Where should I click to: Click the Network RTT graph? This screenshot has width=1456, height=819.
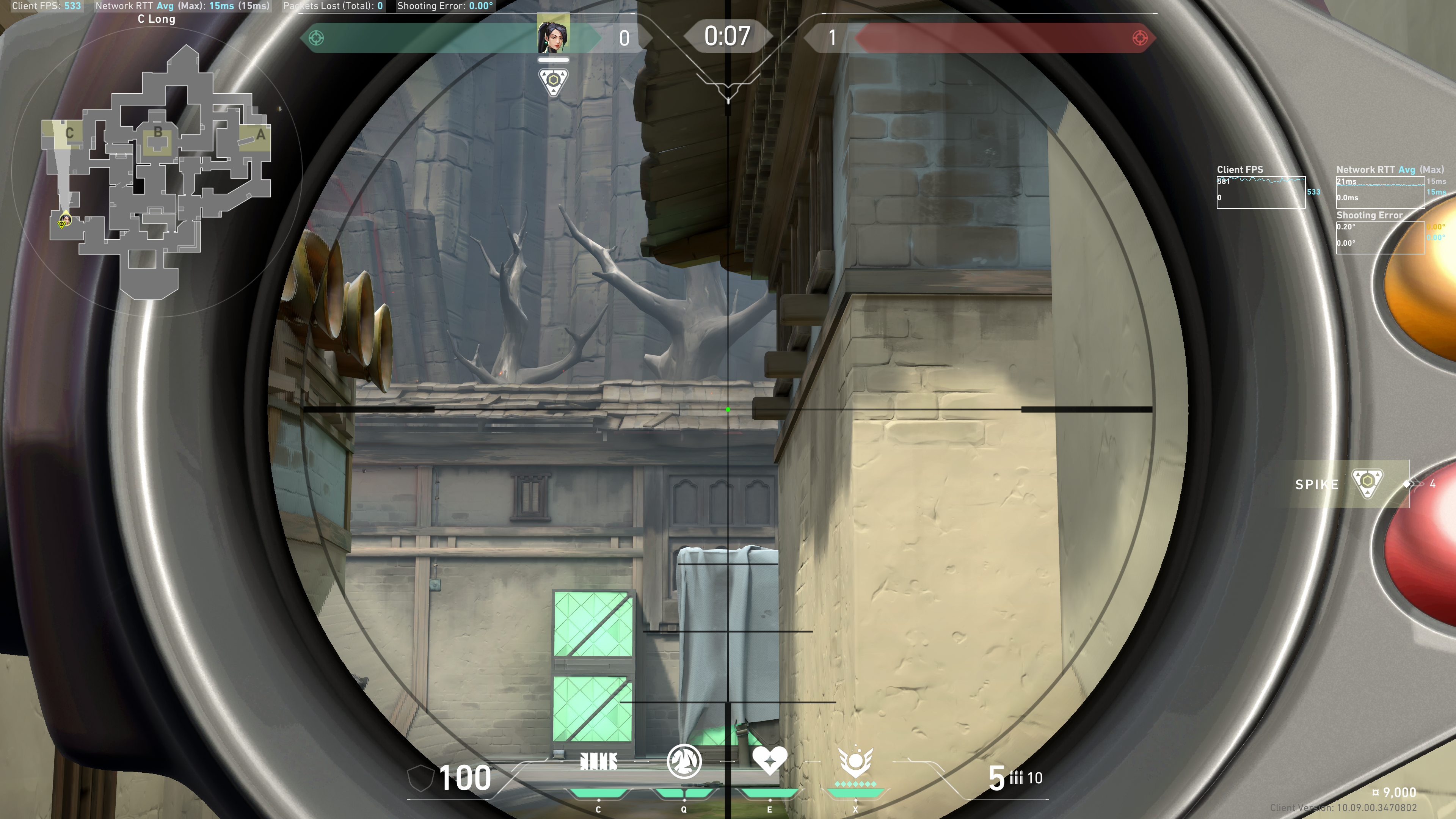tap(1380, 192)
